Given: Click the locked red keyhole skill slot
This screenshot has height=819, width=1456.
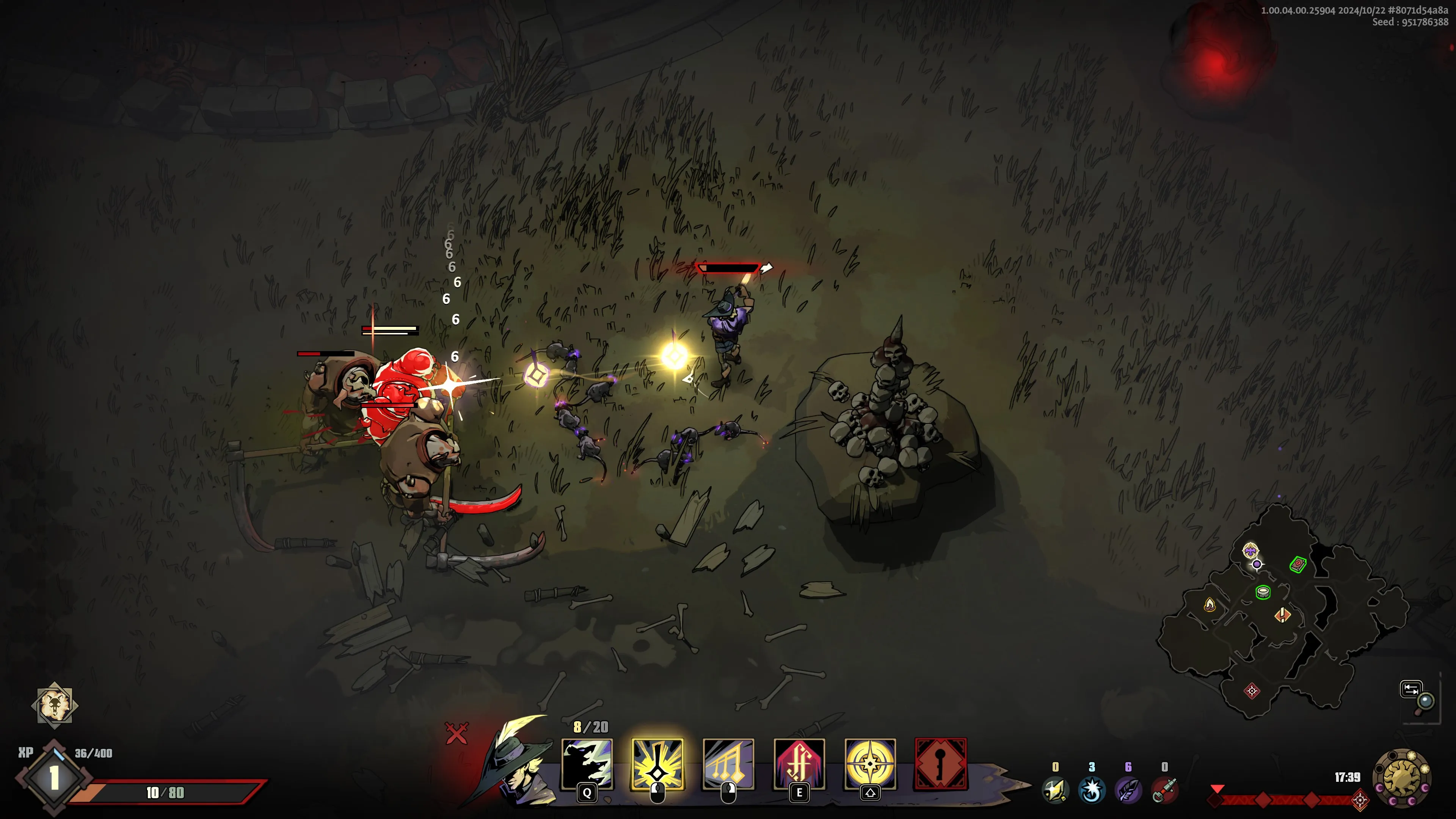Looking at the screenshot, I should tap(940, 763).
